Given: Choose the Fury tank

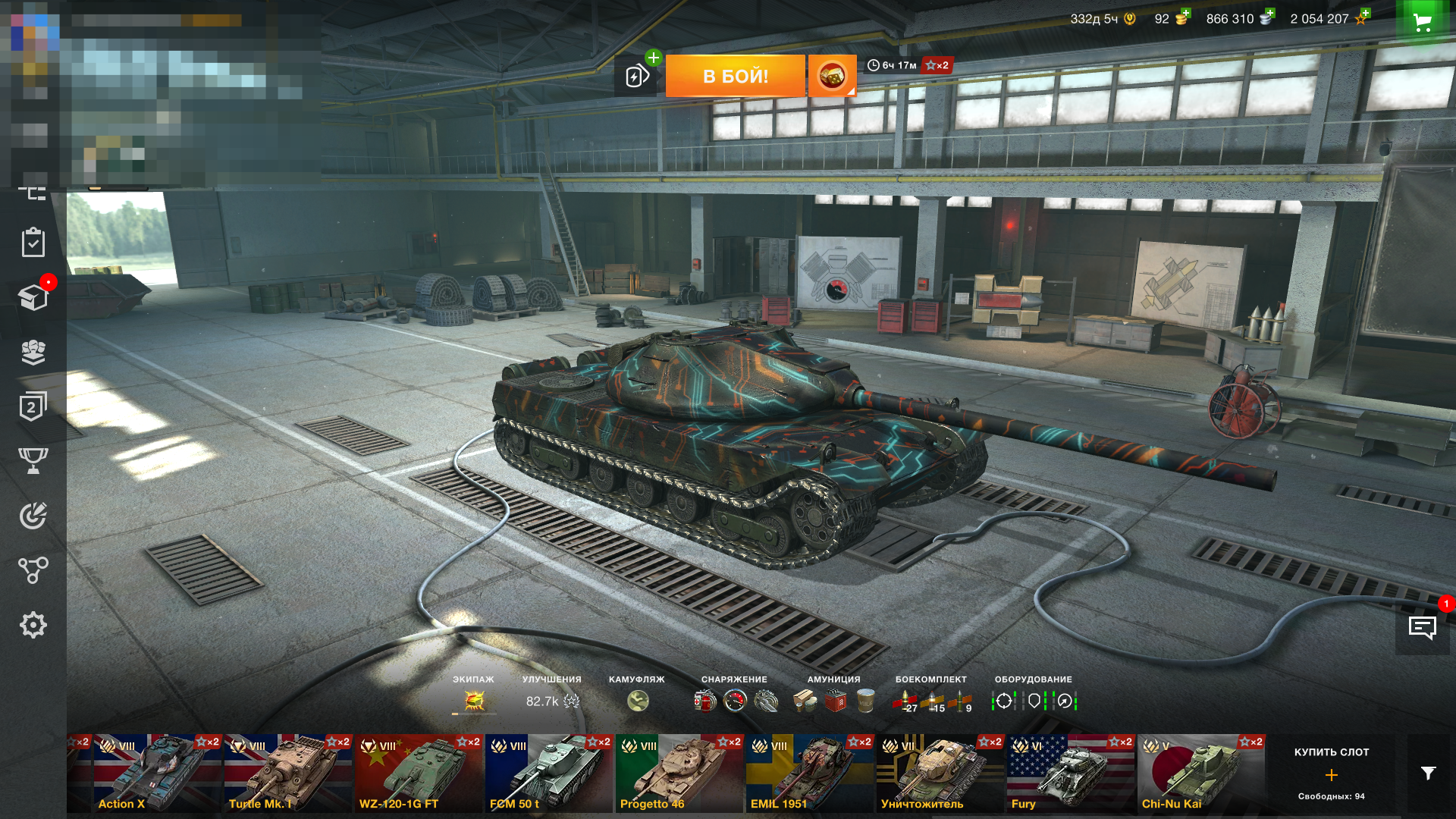Looking at the screenshot, I should click(1071, 773).
